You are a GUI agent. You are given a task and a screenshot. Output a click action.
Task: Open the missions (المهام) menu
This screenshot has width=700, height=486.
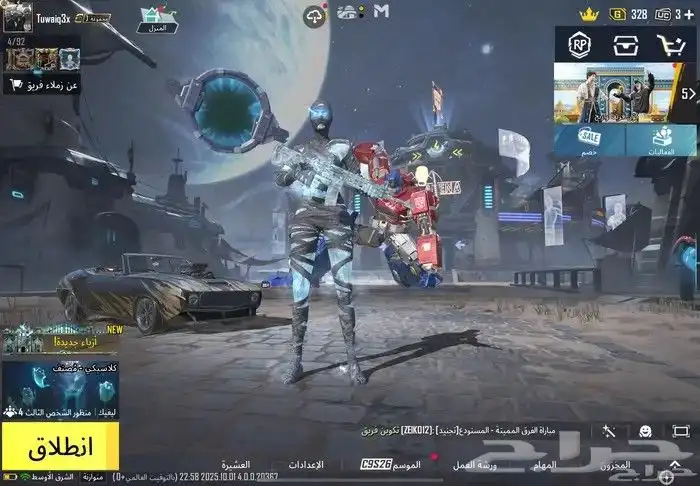545,465
